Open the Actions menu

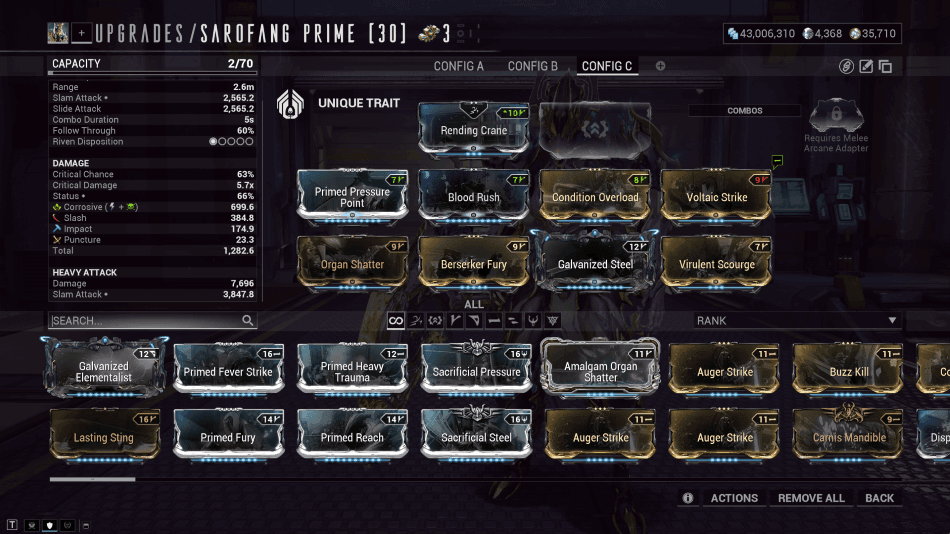(x=734, y=498)
